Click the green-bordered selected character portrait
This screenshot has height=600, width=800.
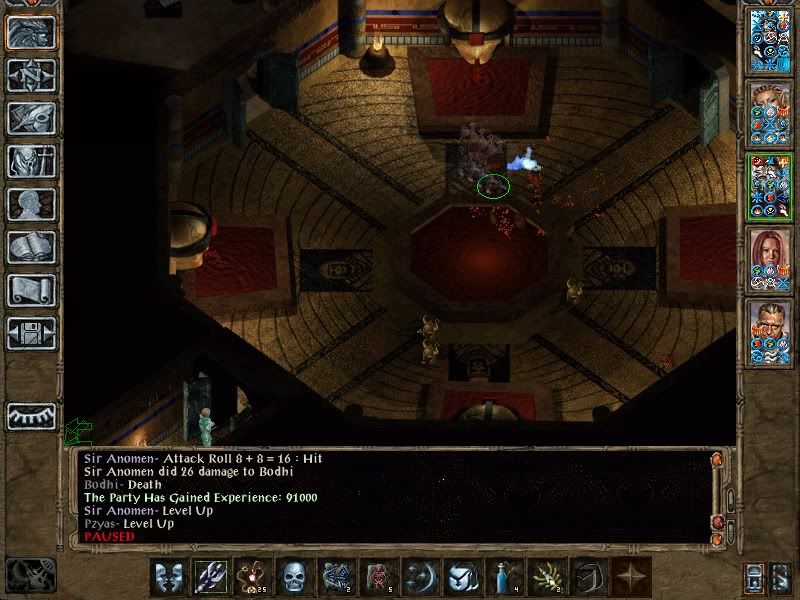(x=770, y=188)
